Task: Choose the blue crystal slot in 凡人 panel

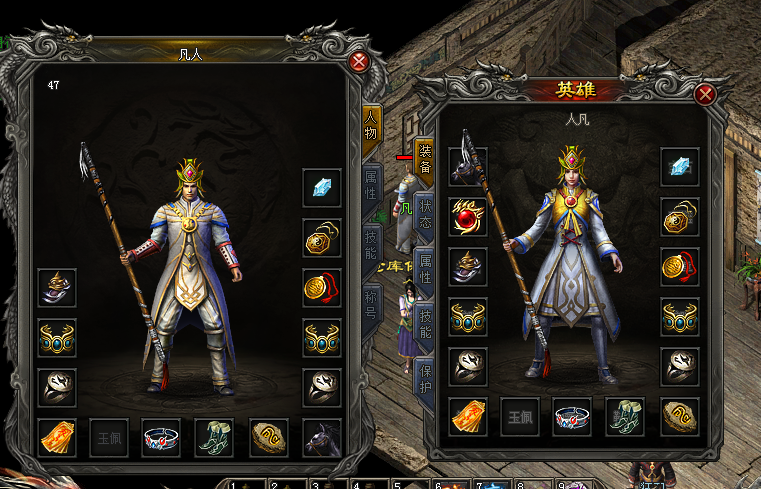Action: (x=322, y=188)
